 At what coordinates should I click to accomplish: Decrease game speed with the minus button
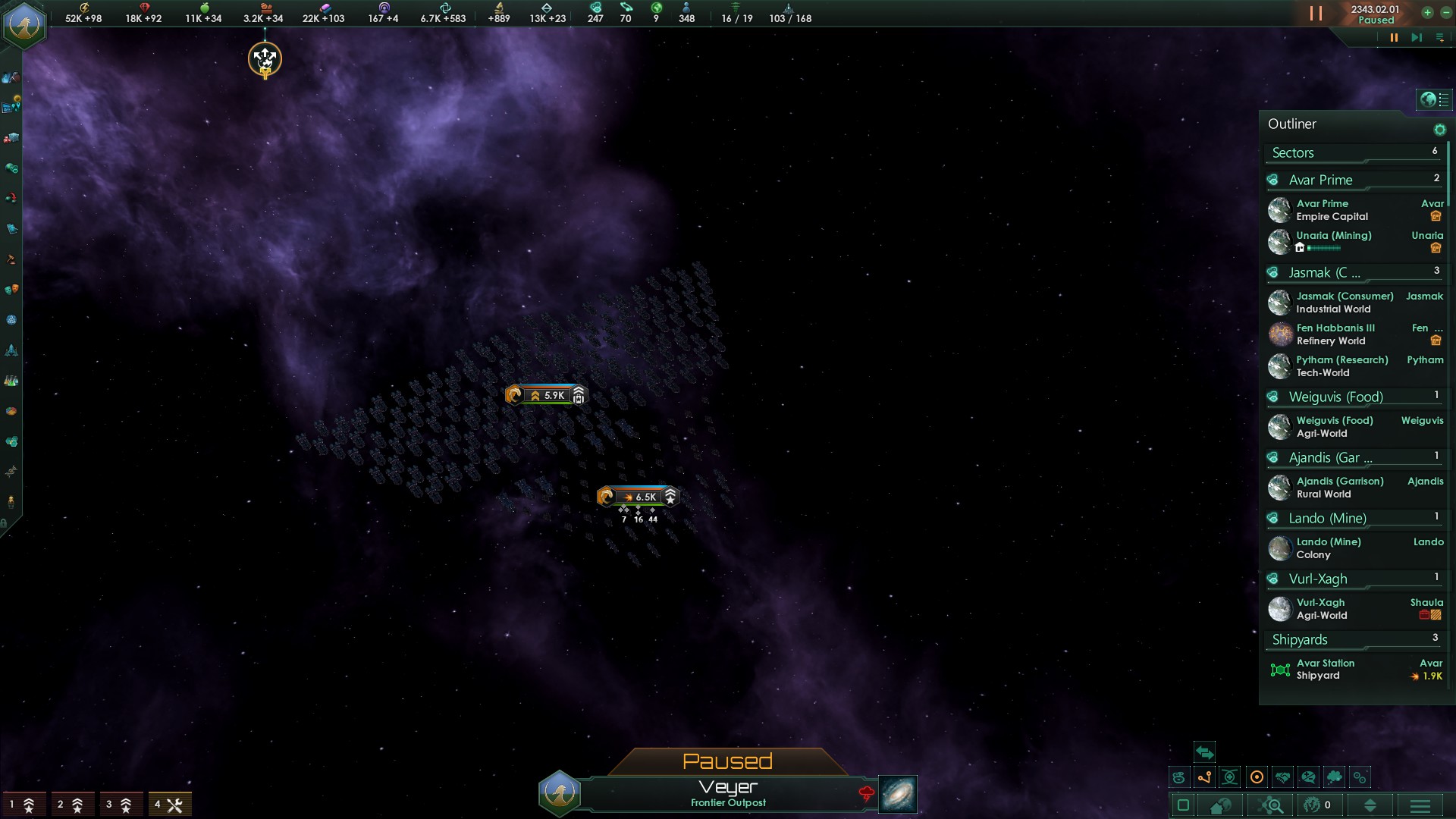tap(1445, 12)
